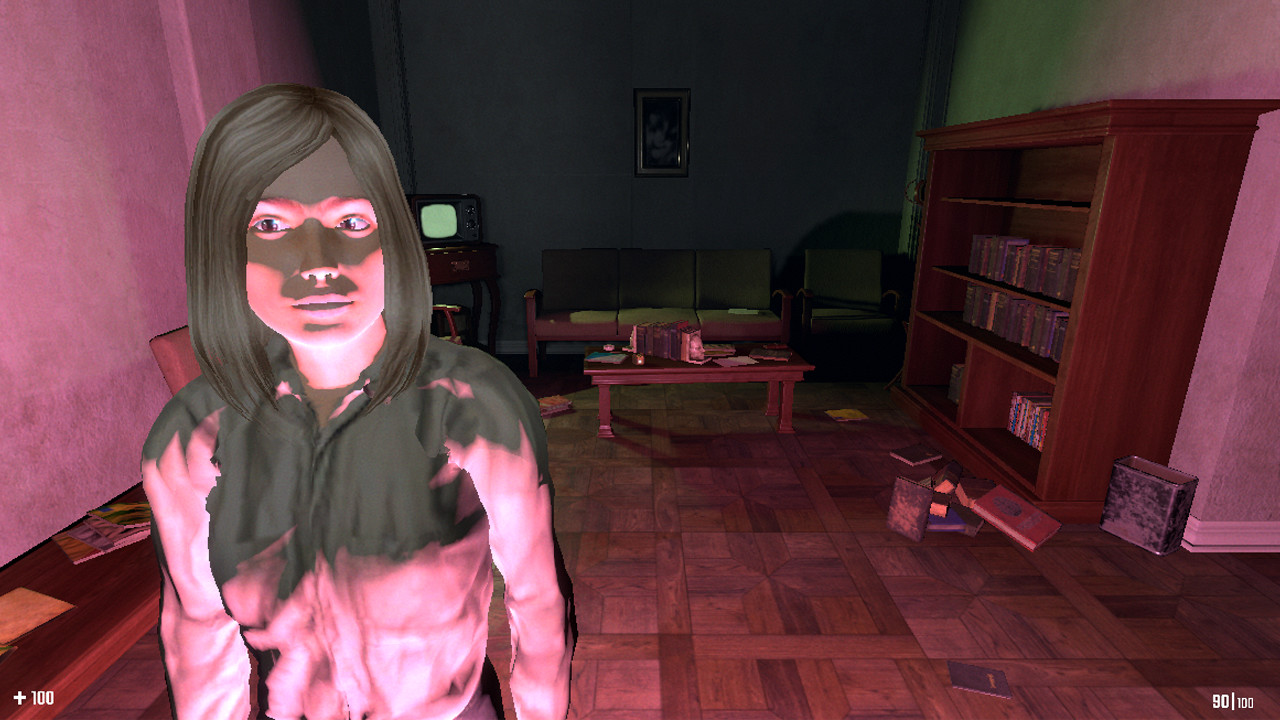1280x720 pixels.
Task: Click the ashtray on the coffee table
Action: pyautogui.click(x=609, y=347)
